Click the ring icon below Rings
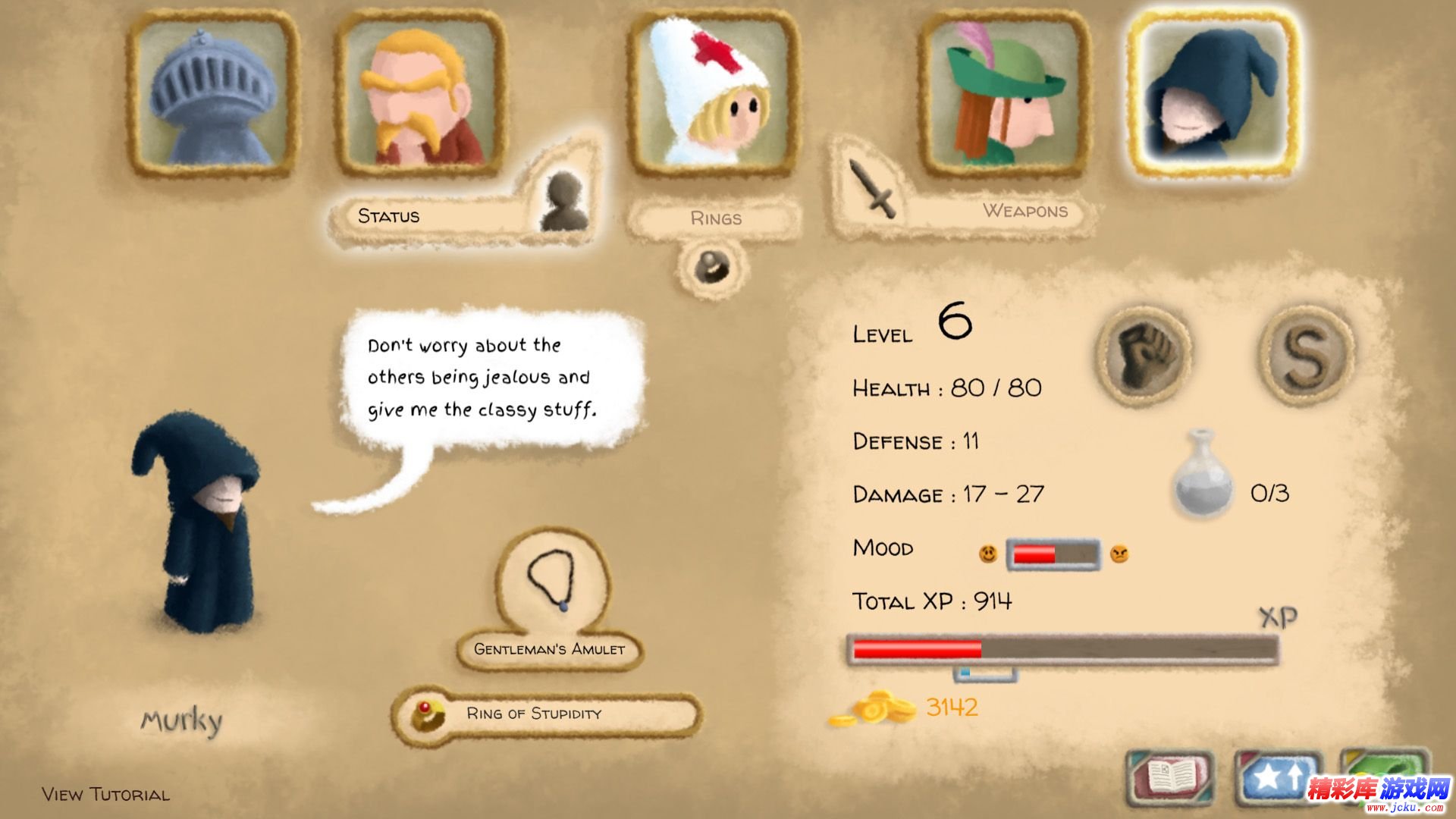The image size is (1456, 819). (712, 267)
